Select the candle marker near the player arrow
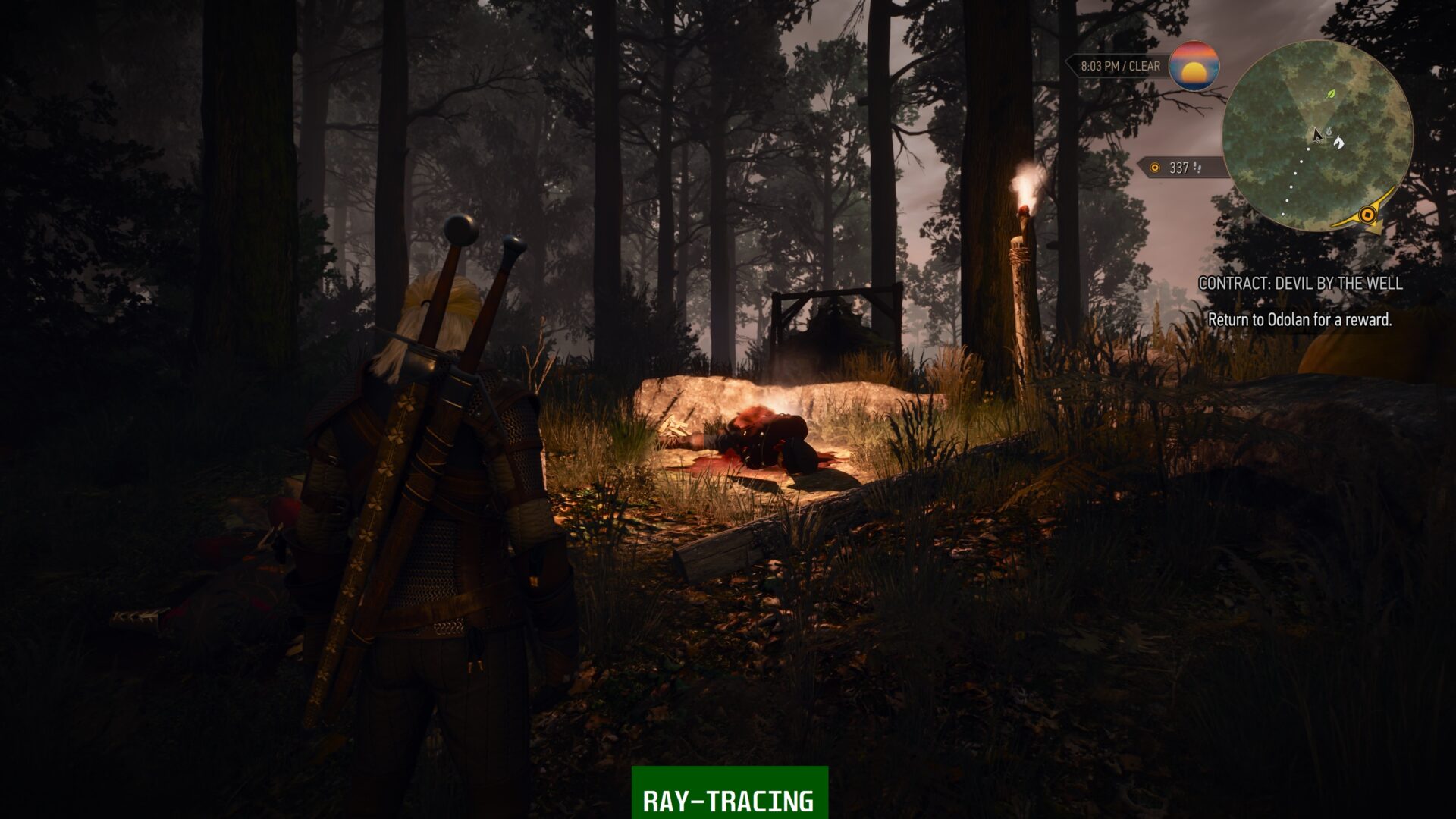This screenshot has height=819, width=1456. tap(1329, 133)
